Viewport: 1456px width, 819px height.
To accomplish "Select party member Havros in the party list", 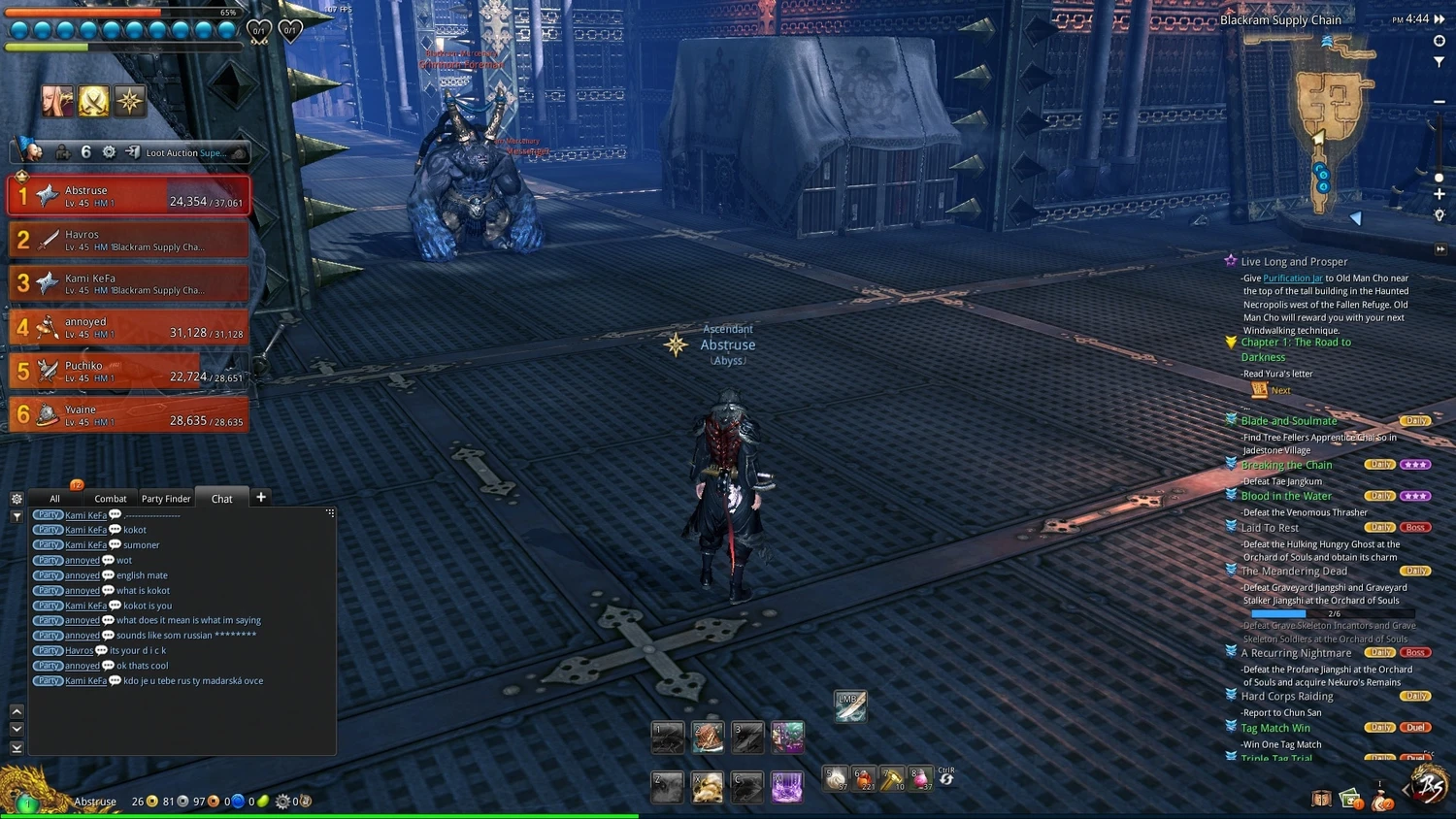I will [x=128, y=240].
